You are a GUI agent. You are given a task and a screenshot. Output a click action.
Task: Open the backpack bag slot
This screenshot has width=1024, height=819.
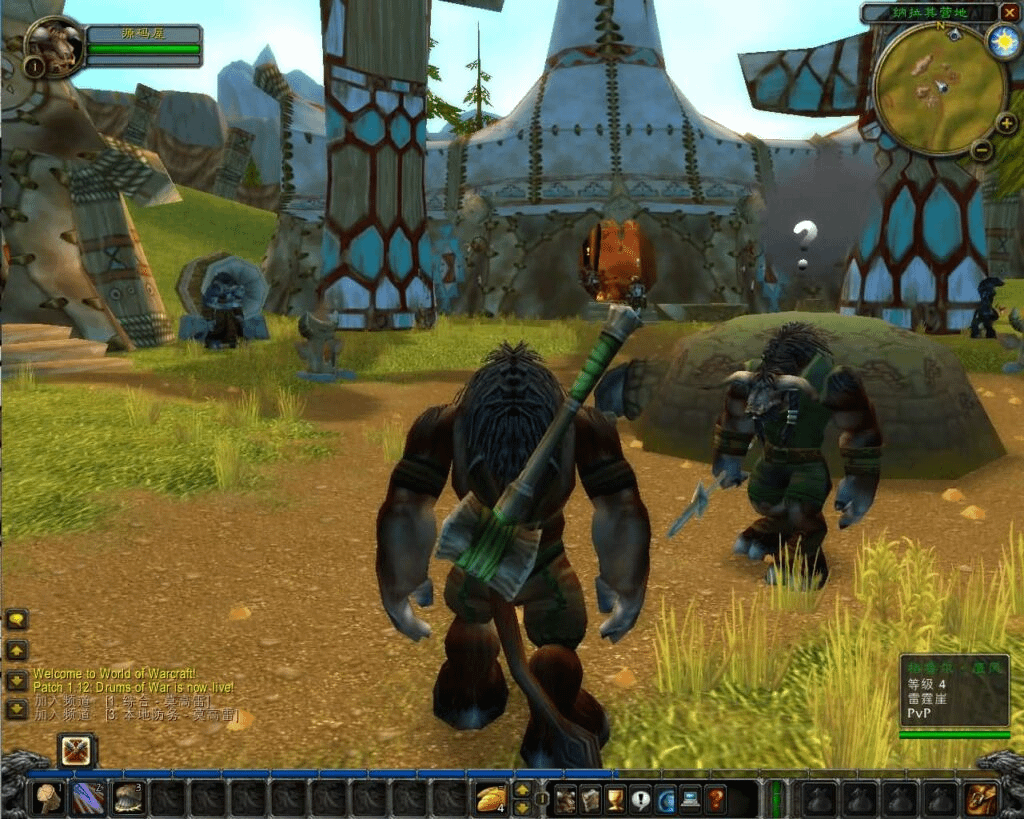point(980,798)
